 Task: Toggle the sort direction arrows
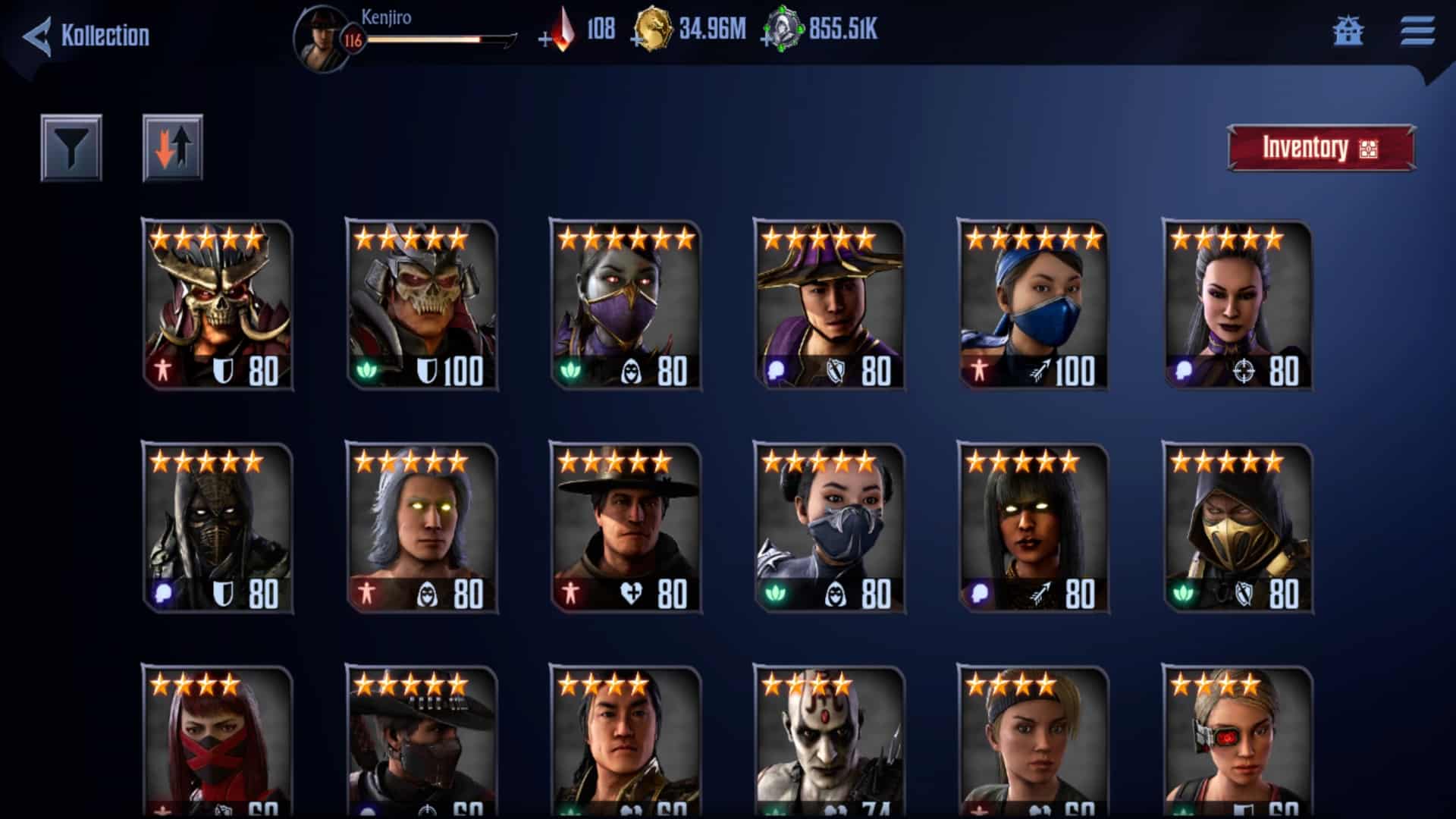(x=173, y=147)
